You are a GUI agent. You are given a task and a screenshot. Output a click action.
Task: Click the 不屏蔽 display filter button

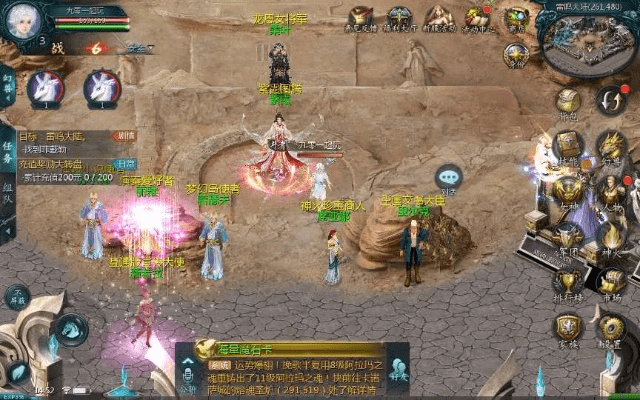(17, 297)
